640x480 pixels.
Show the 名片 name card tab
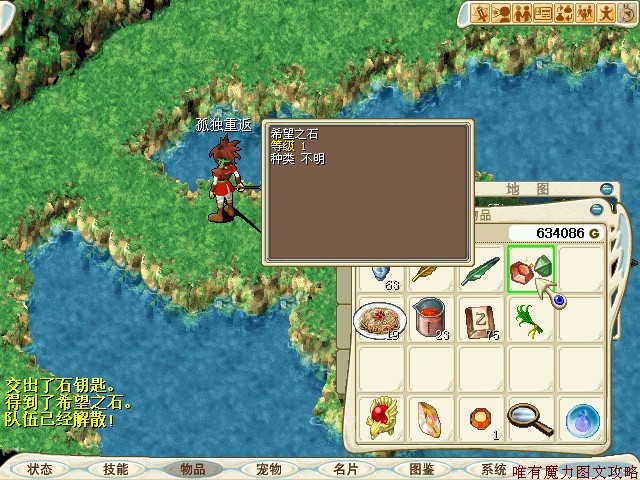[x=345, y=468]
